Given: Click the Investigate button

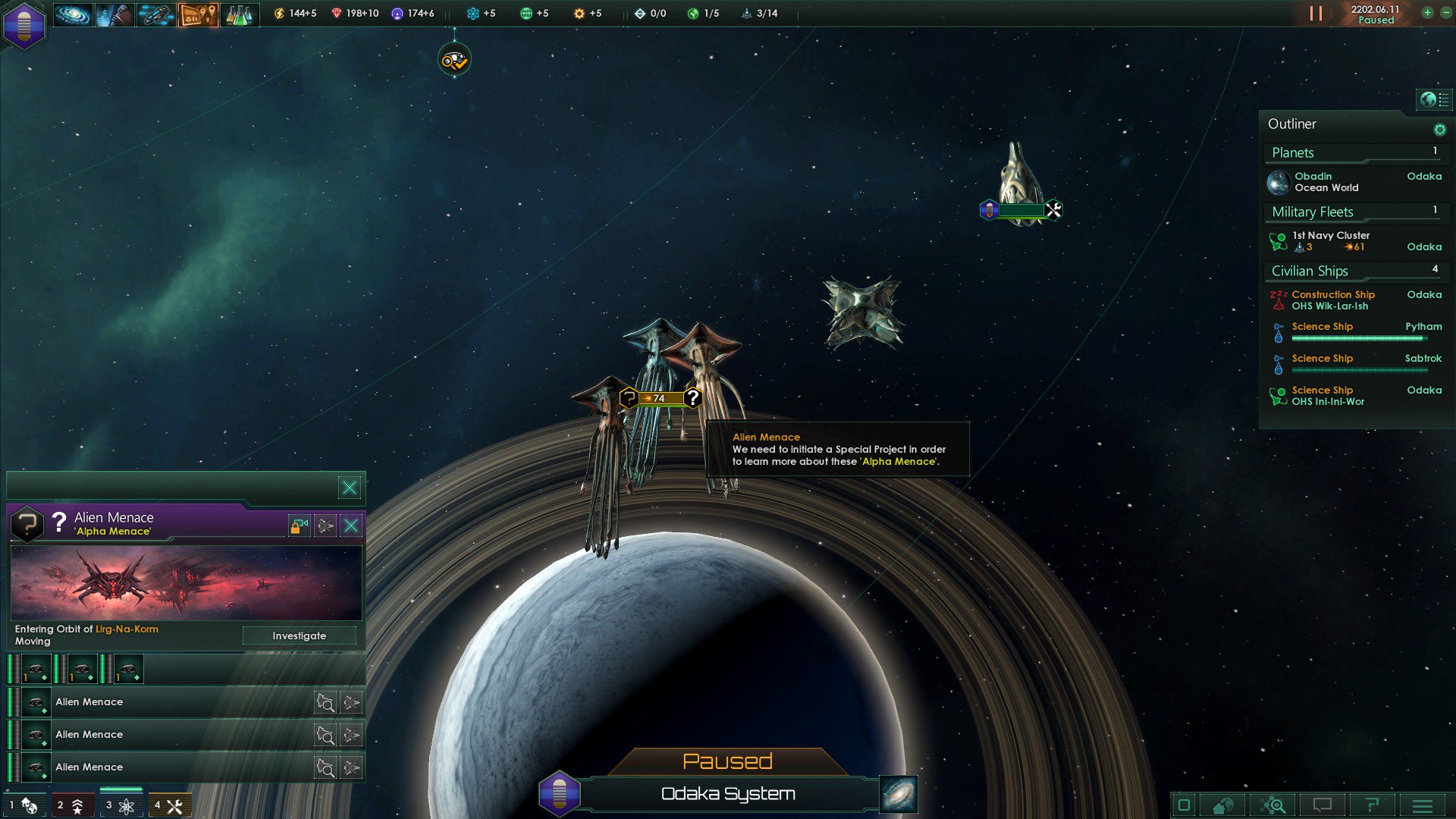Looking at the screenshot, I should pyautogui.click(x=299, y=635).
